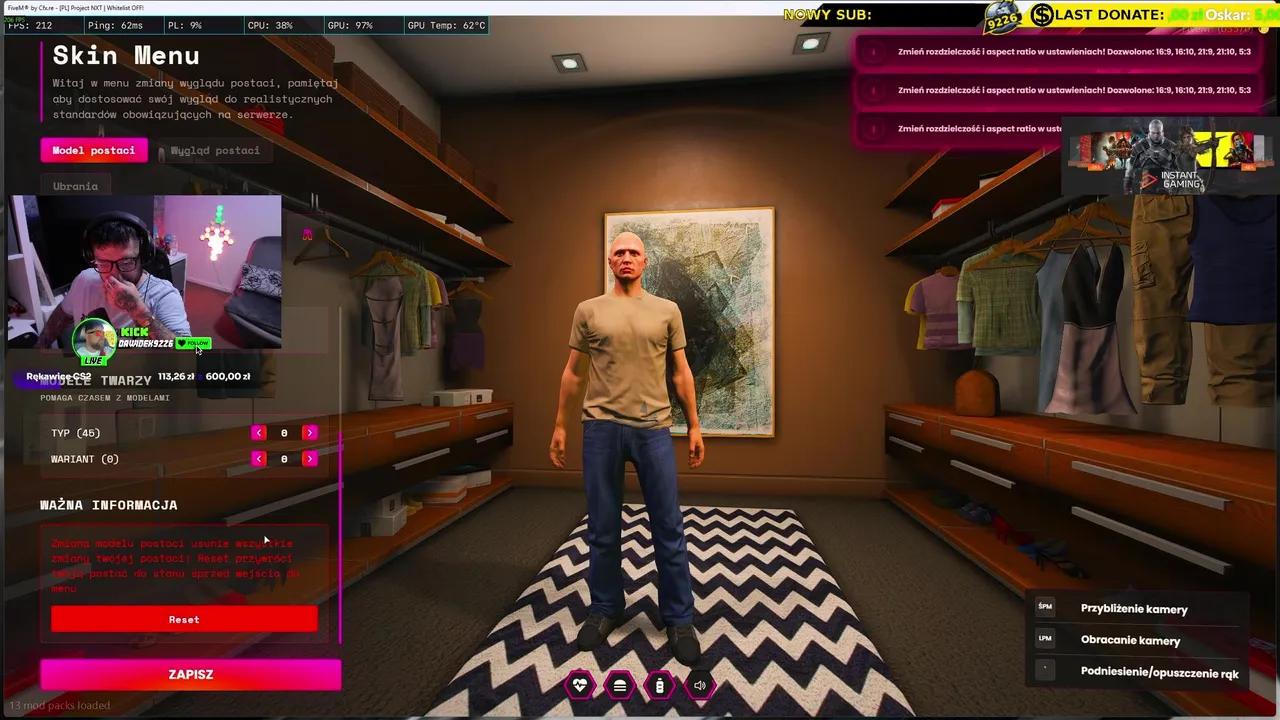Click the hunger burger hexagon icon
This screenshot has width=1280, height=720.
coord(620,685)
